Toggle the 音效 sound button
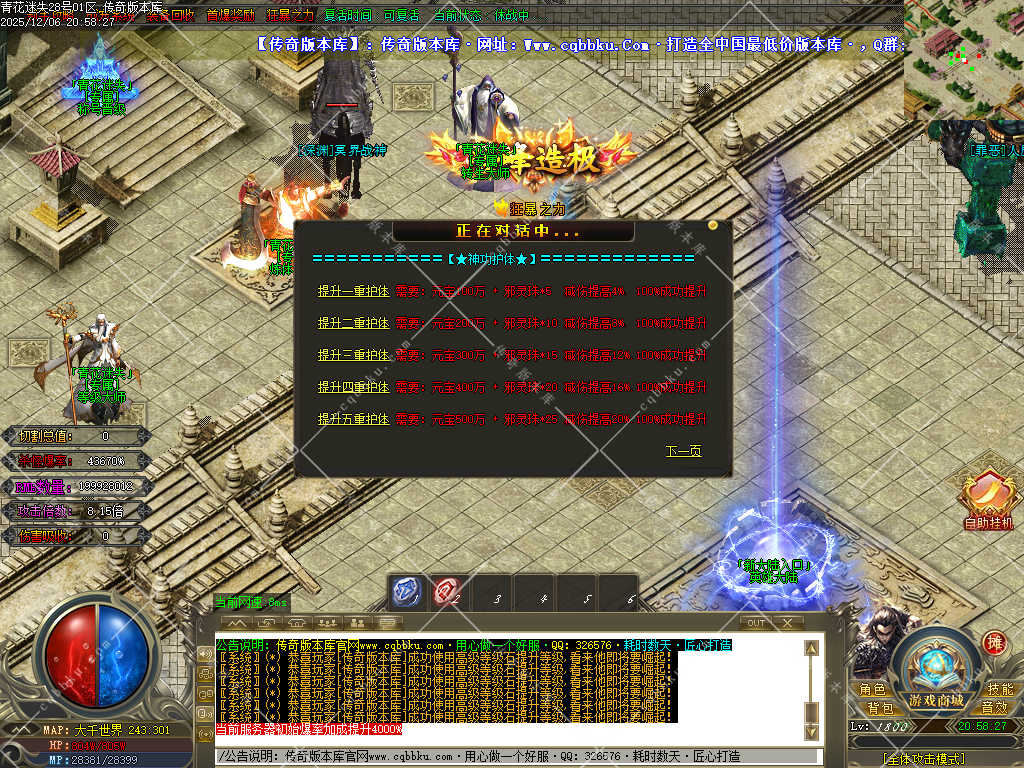 tap(994, 707)
